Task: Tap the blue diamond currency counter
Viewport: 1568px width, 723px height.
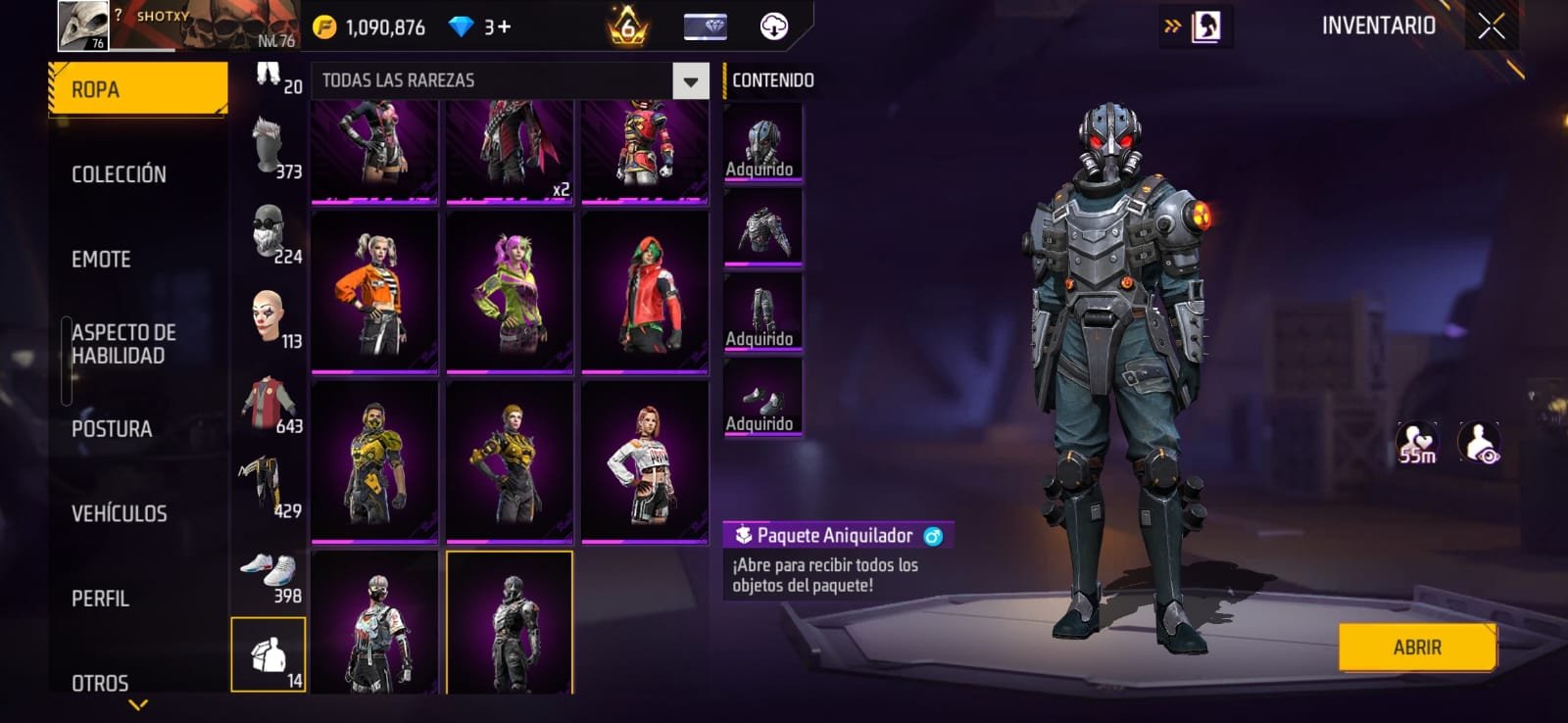Action: click(x=479, y=27)
